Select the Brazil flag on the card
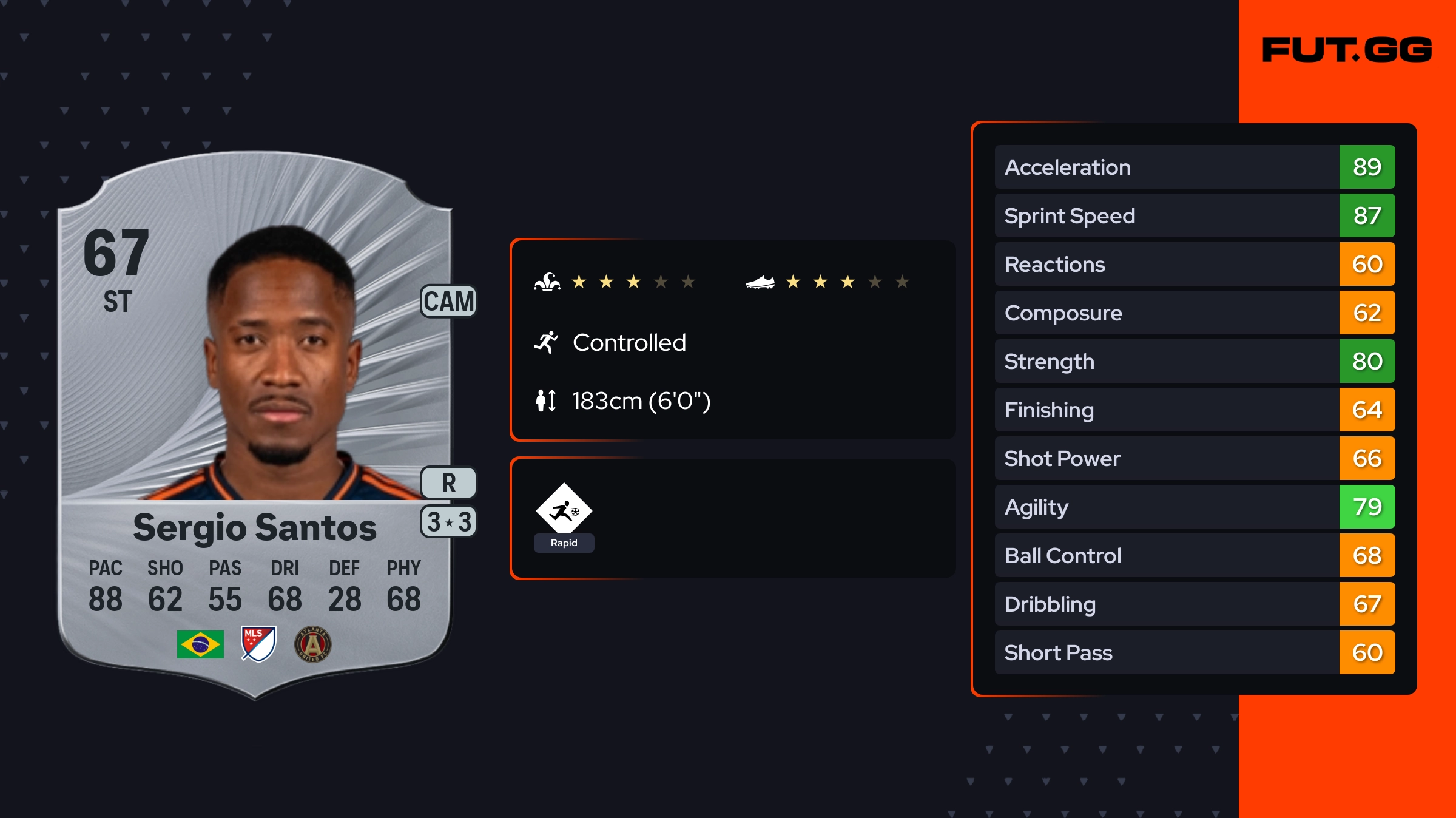This screenshot has width=1456, height=818. tap(200, 644)
